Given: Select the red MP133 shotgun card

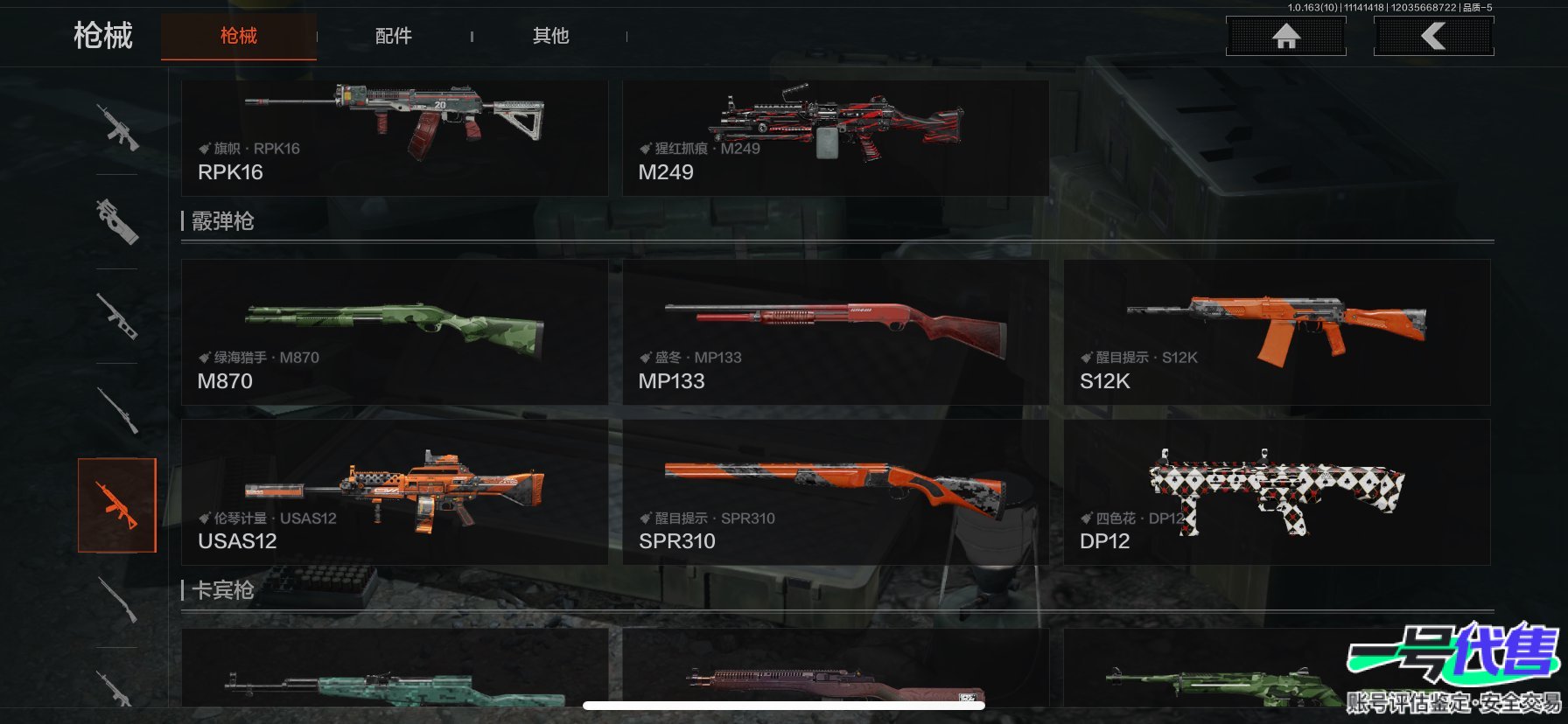Looking at the screenshot, I should pos(835,331).
